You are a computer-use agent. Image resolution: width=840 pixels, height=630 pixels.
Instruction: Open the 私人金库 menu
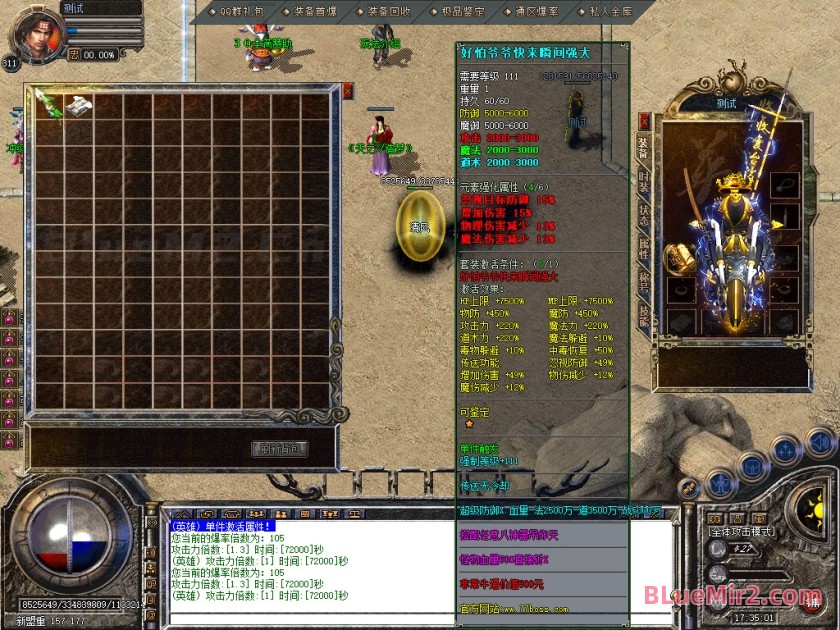tap(604, 11)
